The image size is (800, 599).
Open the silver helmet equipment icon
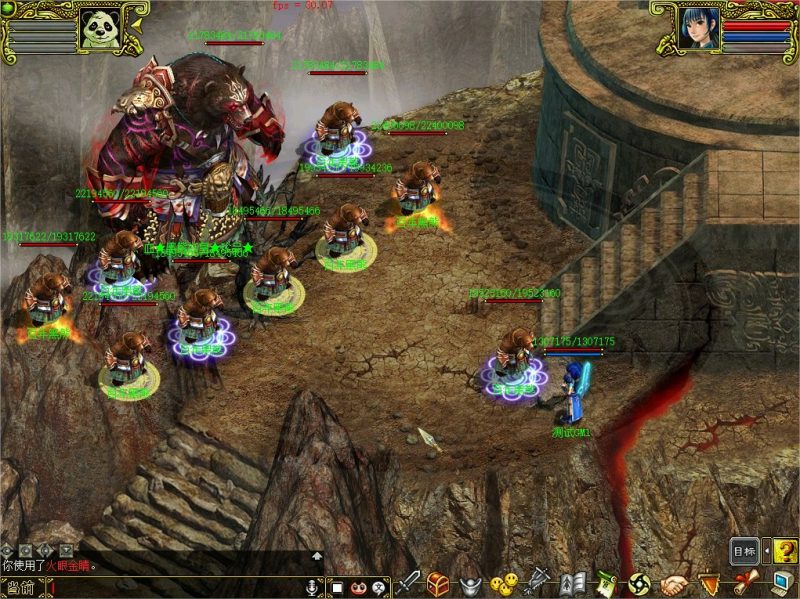(468, 583)
